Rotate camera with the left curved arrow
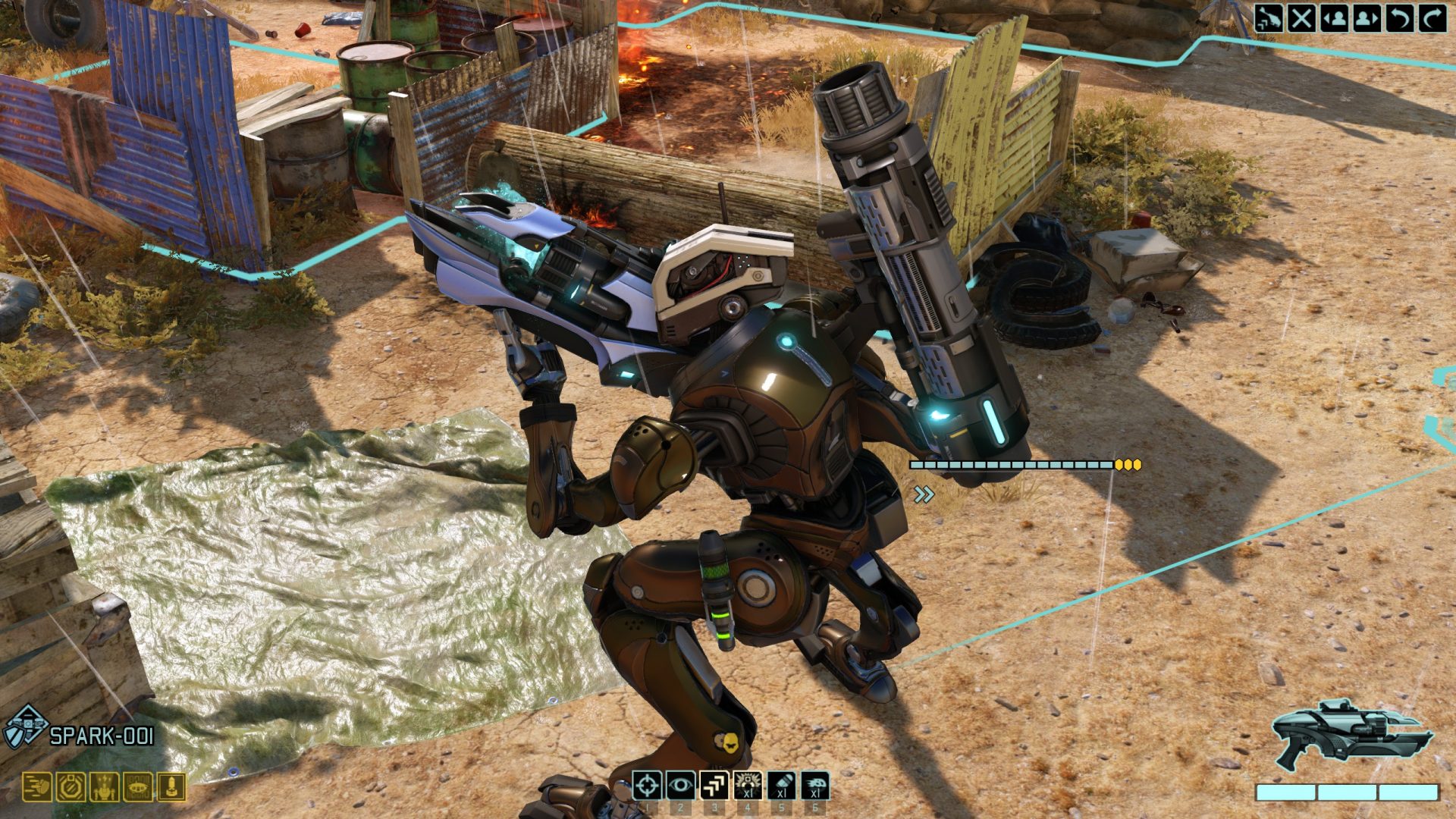This screenshot has width=1456, height=819. [x=1399, y=18]
